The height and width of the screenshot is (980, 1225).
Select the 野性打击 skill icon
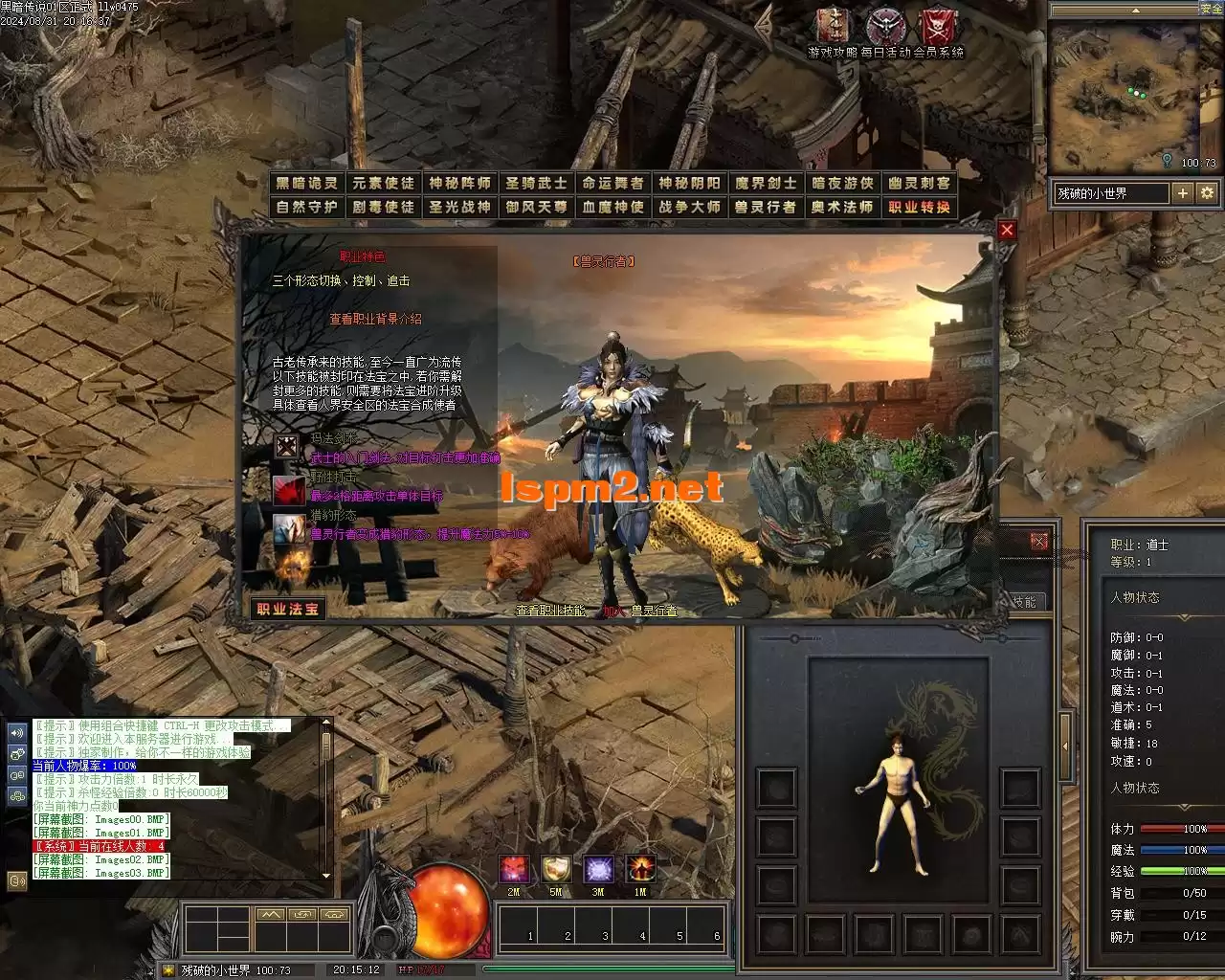pyautogui.click(x=288, y=489)
